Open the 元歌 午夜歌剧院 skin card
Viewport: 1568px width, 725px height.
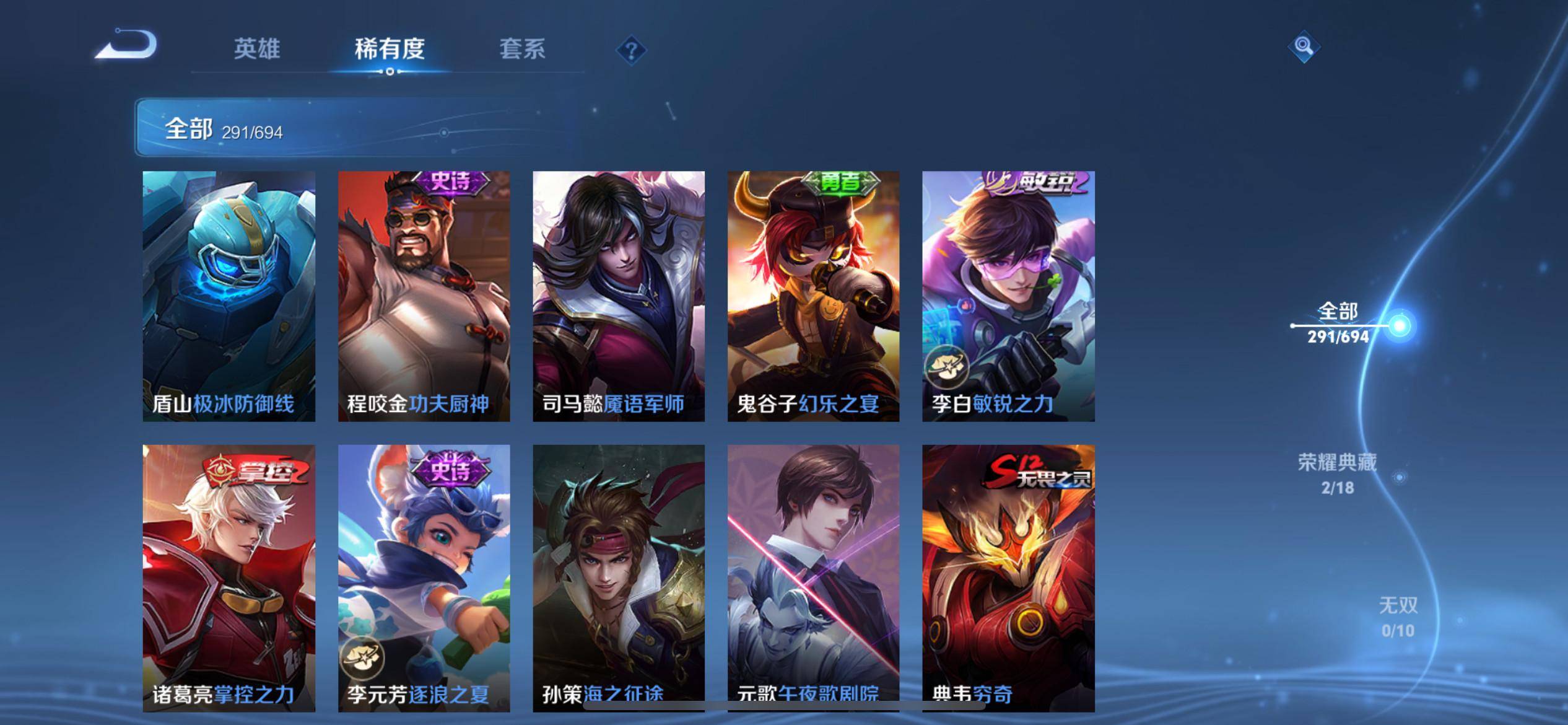[813, 576]
